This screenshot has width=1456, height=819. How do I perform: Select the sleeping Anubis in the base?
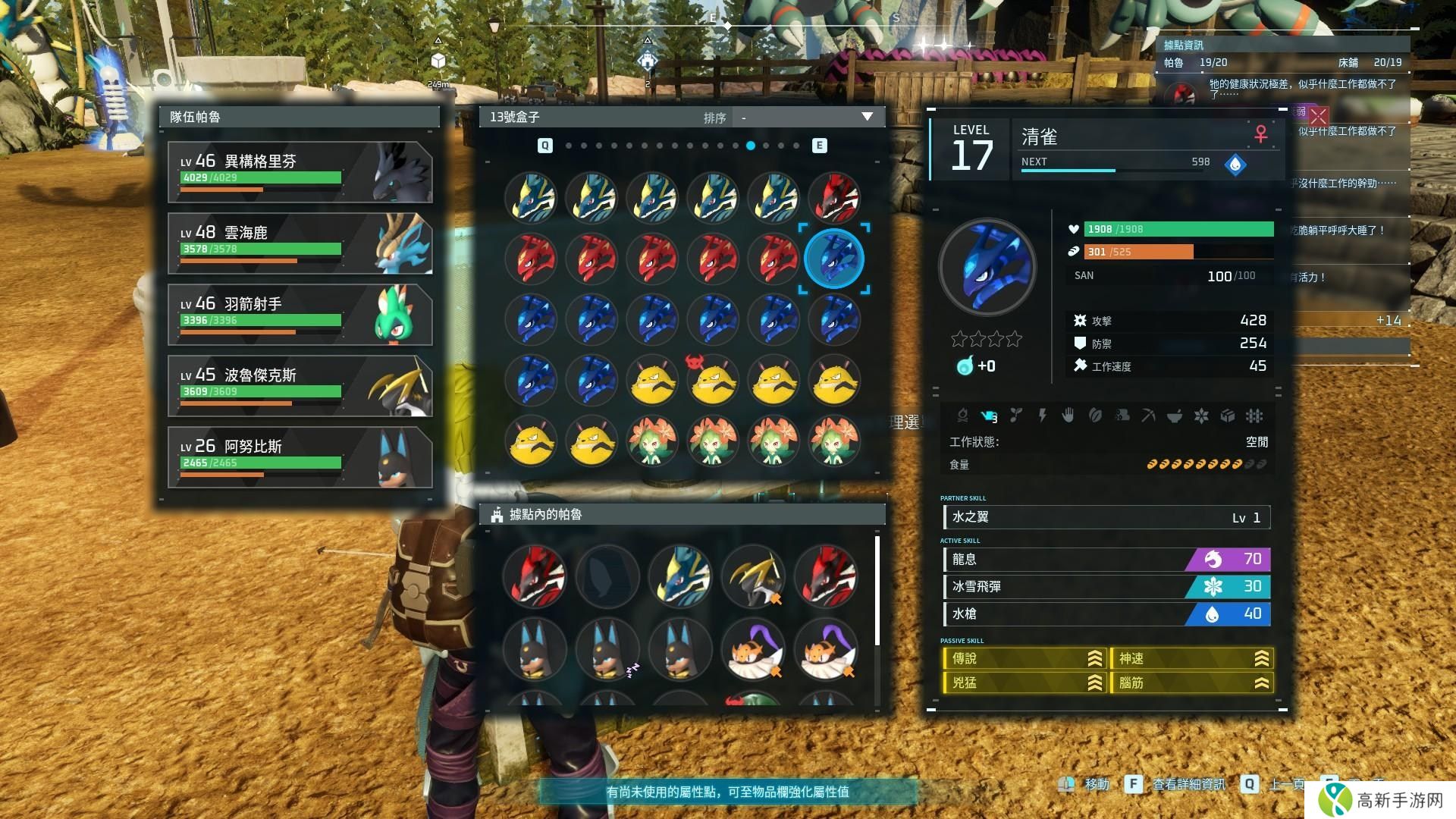pyautogui.click(x=607, y=650)
